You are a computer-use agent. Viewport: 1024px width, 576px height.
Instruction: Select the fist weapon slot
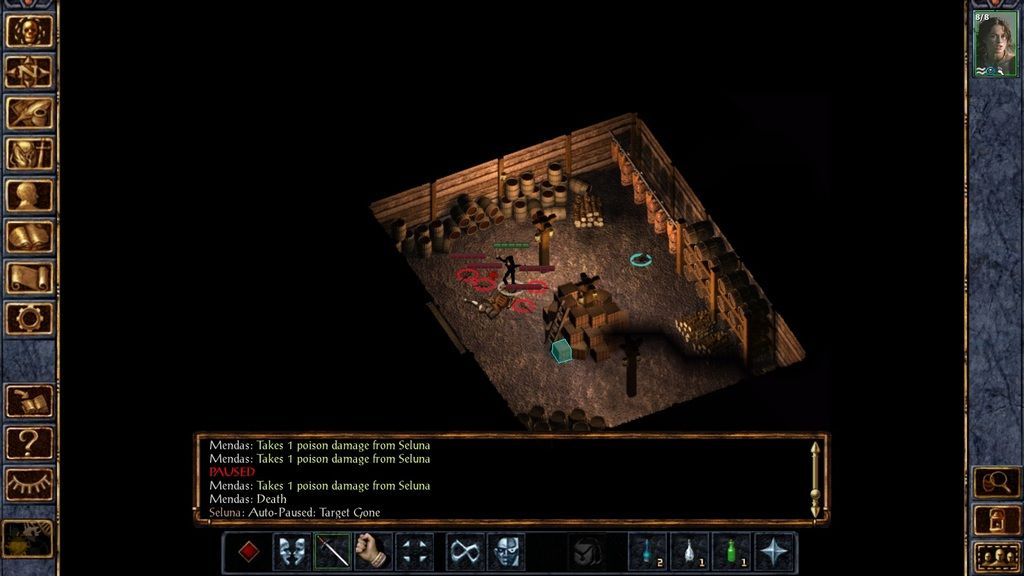pyautogui.click(x=373, y=552)
